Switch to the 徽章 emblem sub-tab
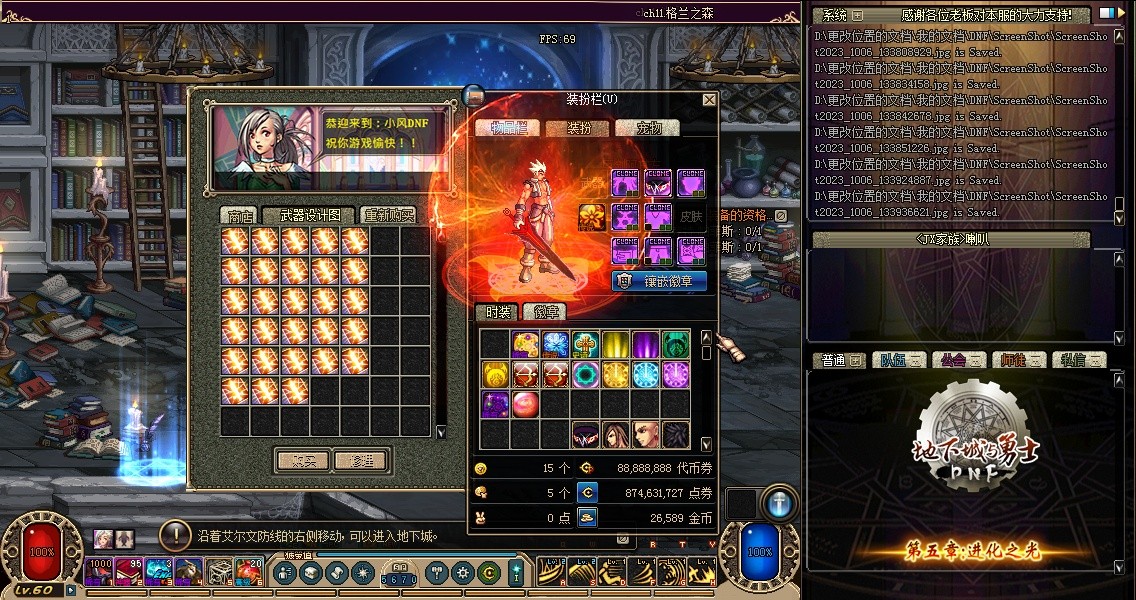This screenshot has width=1136, height=600. tap(546, 313)
